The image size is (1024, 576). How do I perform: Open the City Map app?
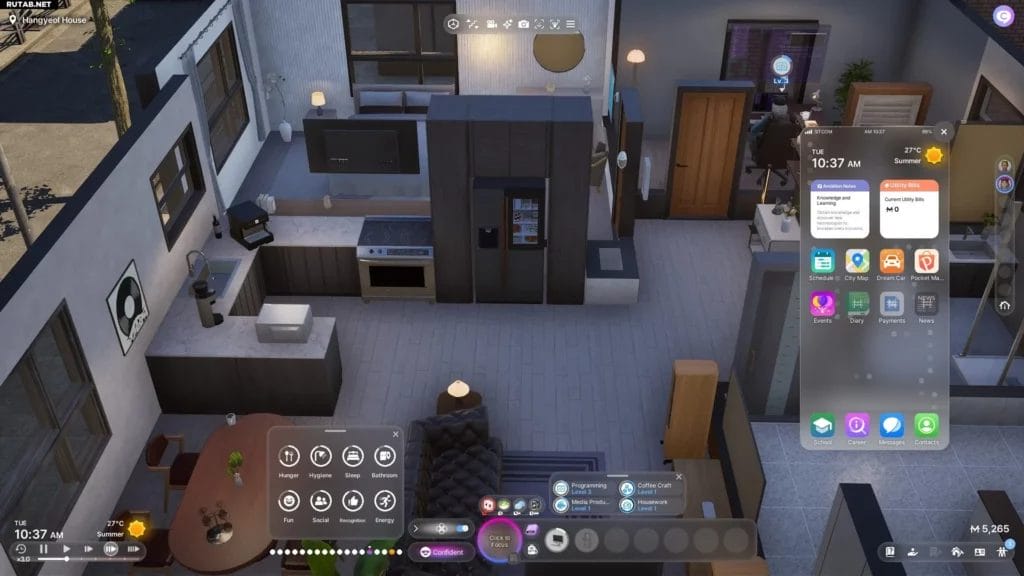pyautogui.click(x=857, y=262)
